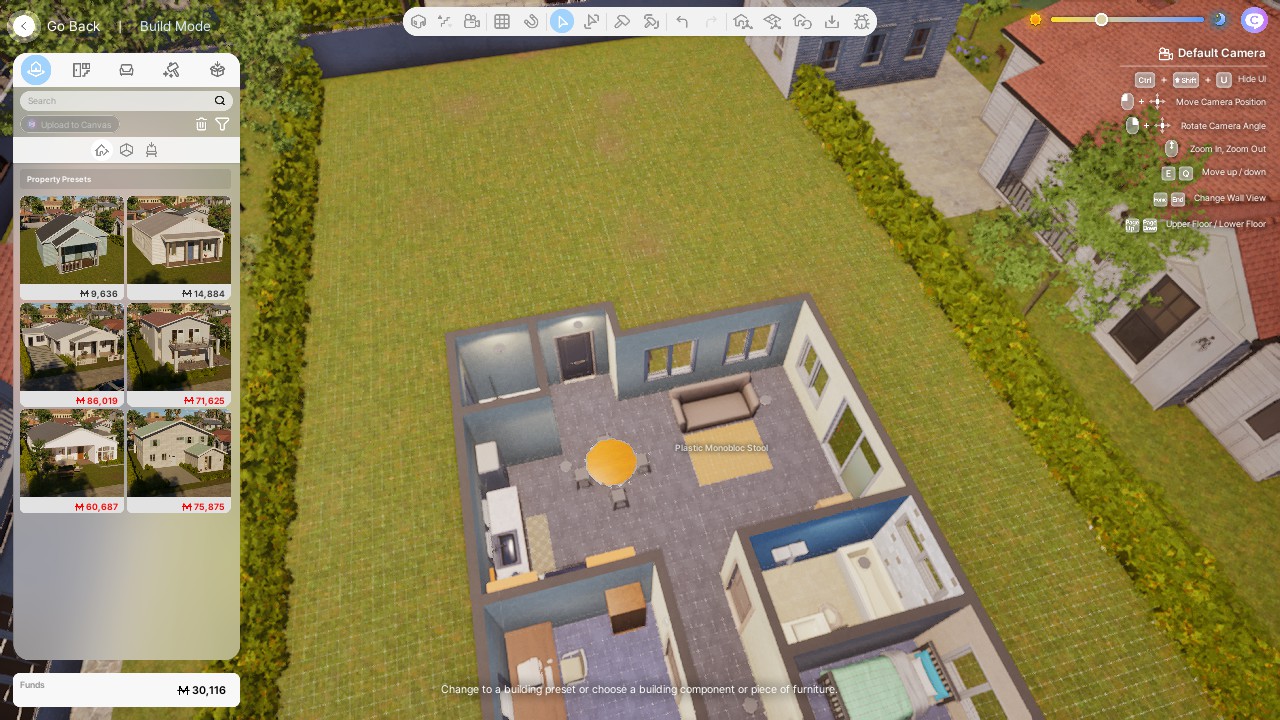Open the filter icon above the presets
Screen dimensions: 1280x720
[x=222, y=123]
